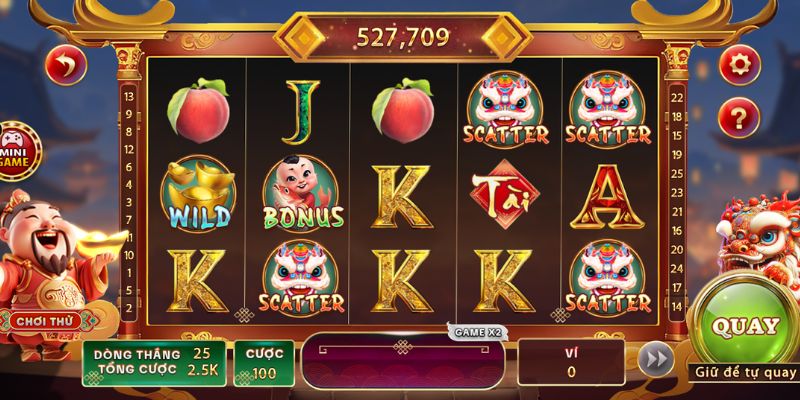Image resolution: width=800 pixels, height=400 pixels.
Task: Adjust winning lines in Dòng Thắng panel
Action: [153, 363]
